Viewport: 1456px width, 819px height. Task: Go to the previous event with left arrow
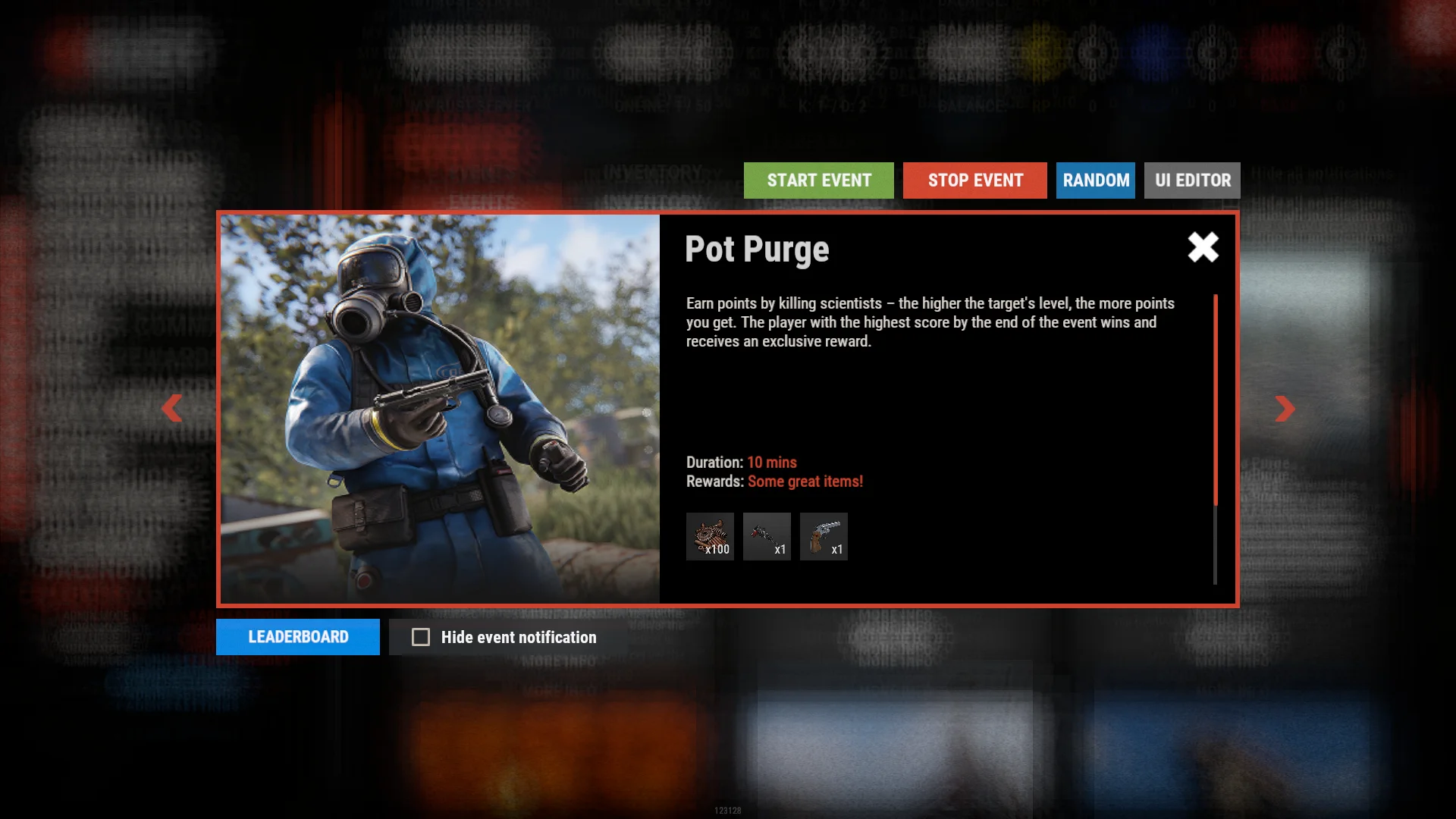[x=172, y=408]
